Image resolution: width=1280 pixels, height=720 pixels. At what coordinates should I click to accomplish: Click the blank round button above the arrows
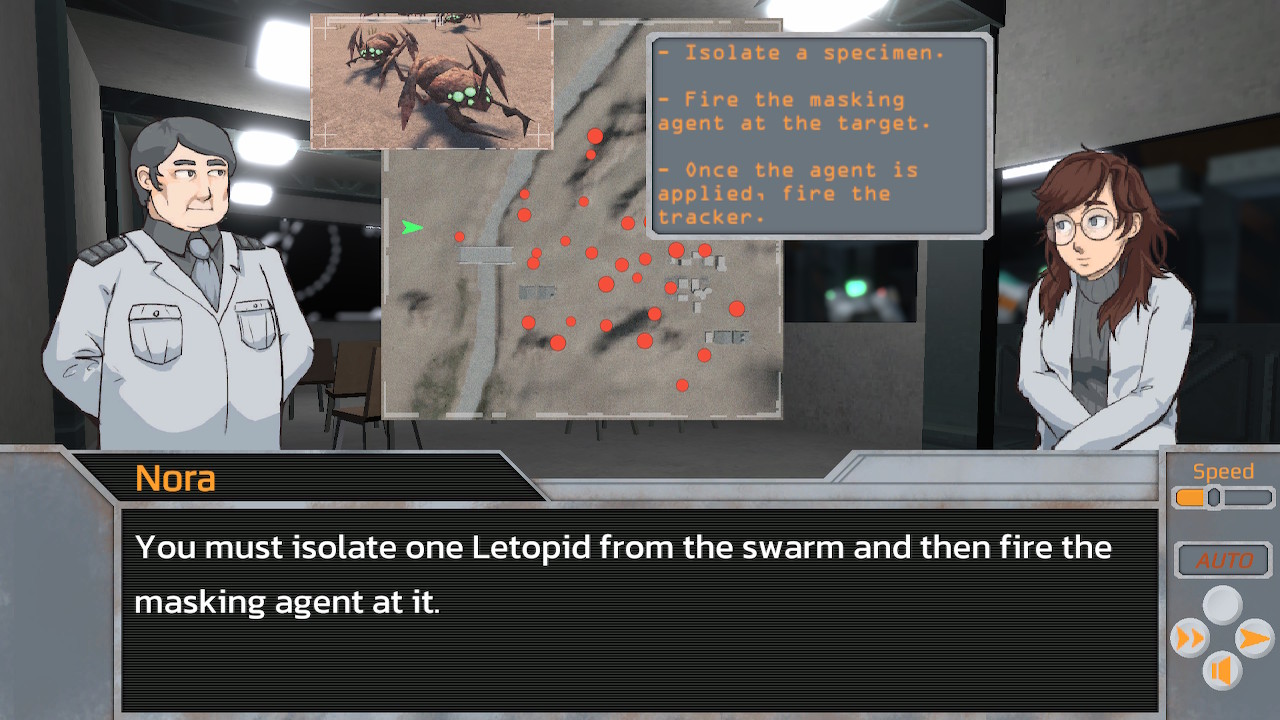pos(1221,604)
